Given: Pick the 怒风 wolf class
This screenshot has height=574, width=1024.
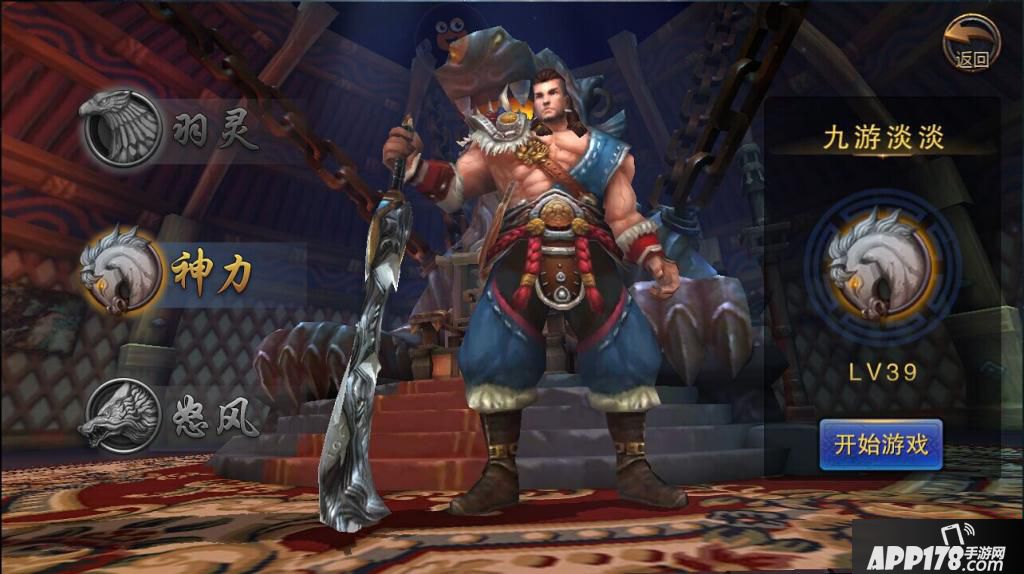Looking at the screenshot, I should pyautogui.click(x=124, y=414).
